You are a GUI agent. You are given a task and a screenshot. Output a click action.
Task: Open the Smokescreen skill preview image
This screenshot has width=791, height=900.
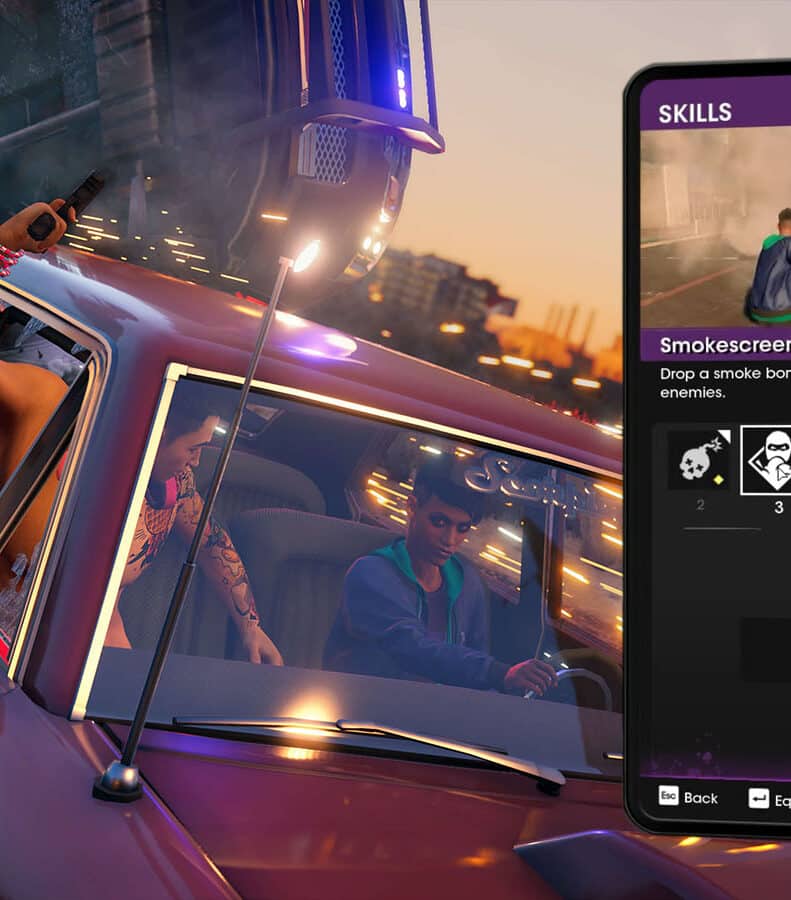[x=716, y=228]
